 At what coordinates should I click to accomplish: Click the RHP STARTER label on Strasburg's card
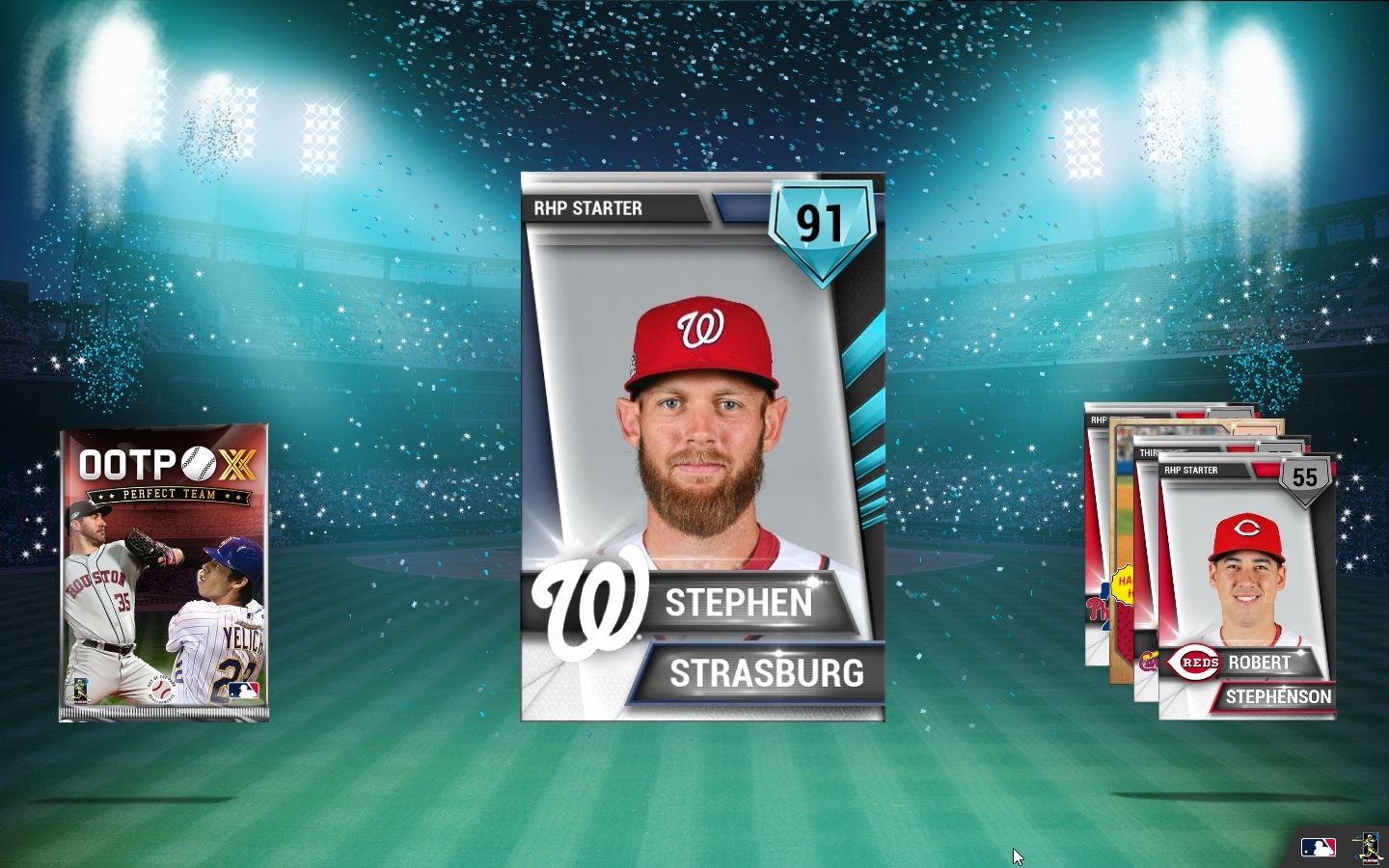pos(590,208)
